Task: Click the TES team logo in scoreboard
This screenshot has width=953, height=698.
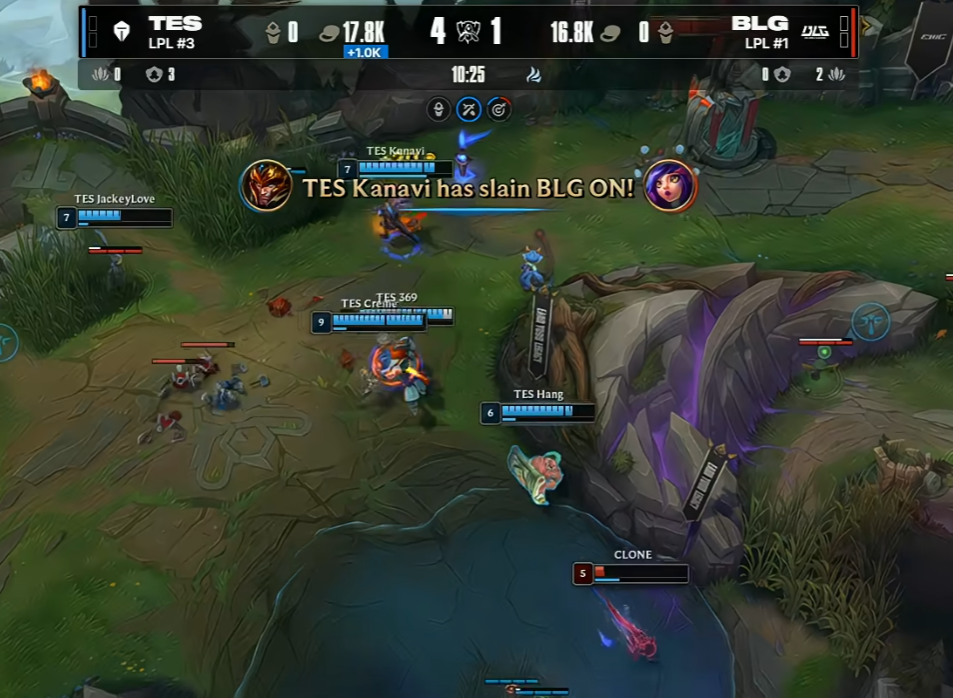Action: [122, 32]
